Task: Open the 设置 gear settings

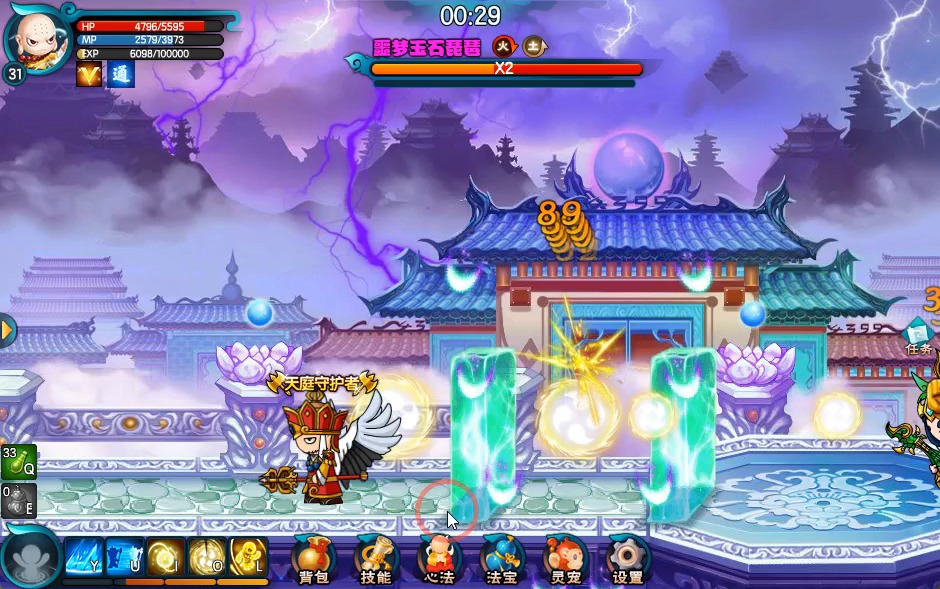Action: 628,558
